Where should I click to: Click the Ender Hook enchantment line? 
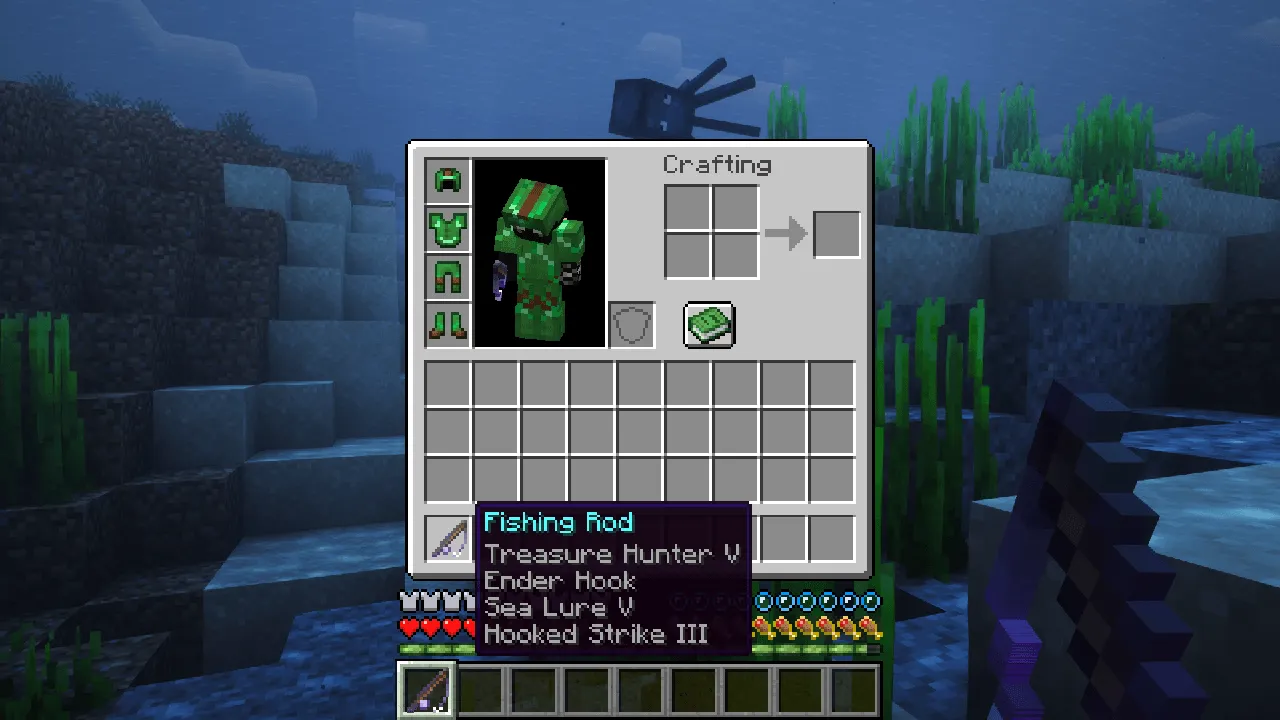tap(560, 581)
